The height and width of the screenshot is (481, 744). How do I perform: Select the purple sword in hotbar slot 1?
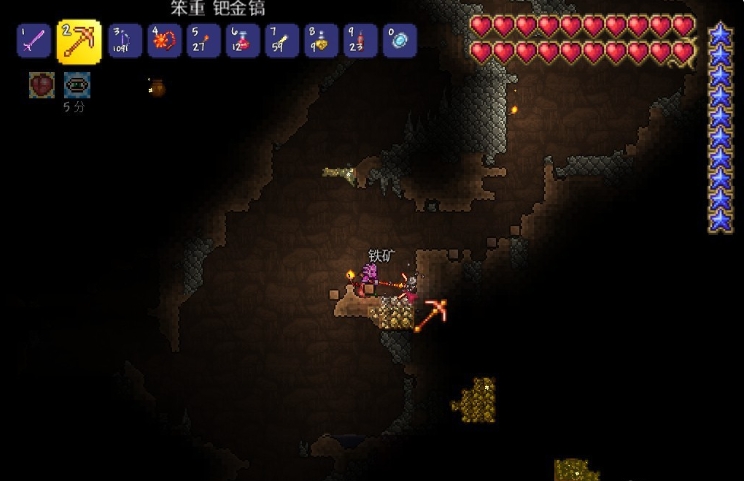[34, 41]
